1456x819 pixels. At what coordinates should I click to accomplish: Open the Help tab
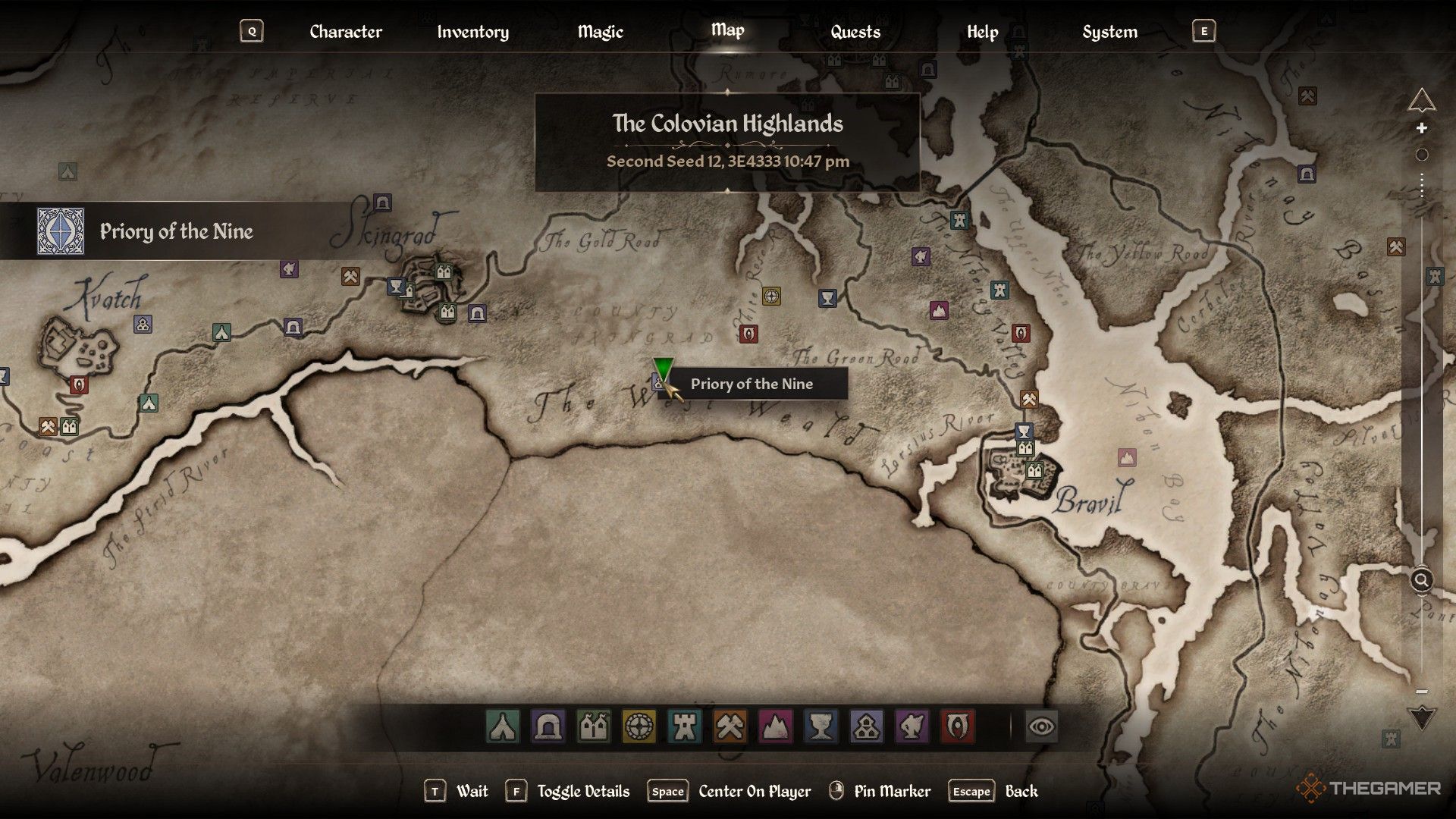pyautogui.click(x=982, y=32)
